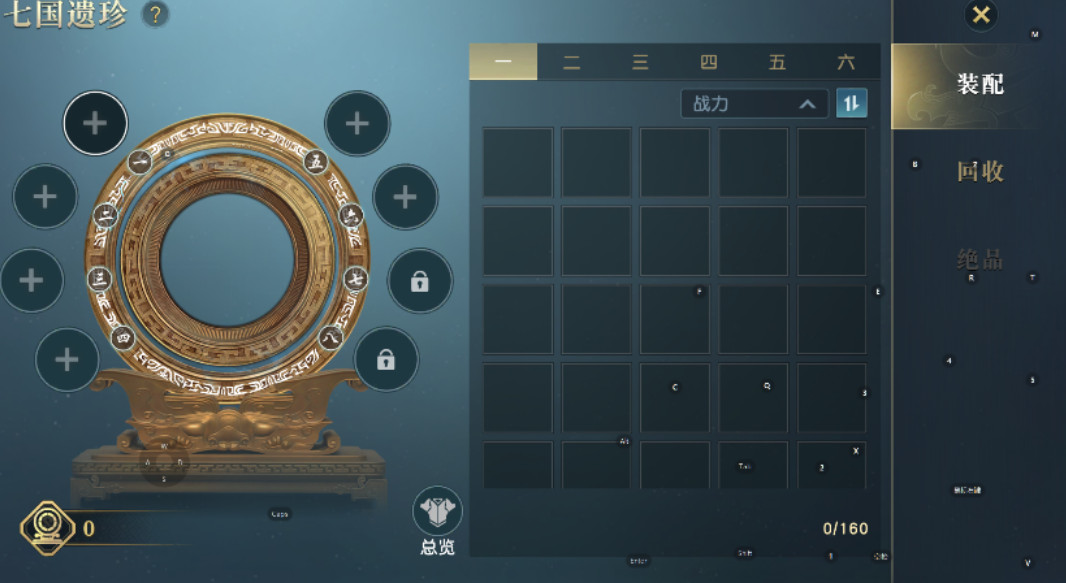The width and height of the screenshot is (1066, 583).
Task: Click the plus slot beside 四
Action: tap(67, 359)
